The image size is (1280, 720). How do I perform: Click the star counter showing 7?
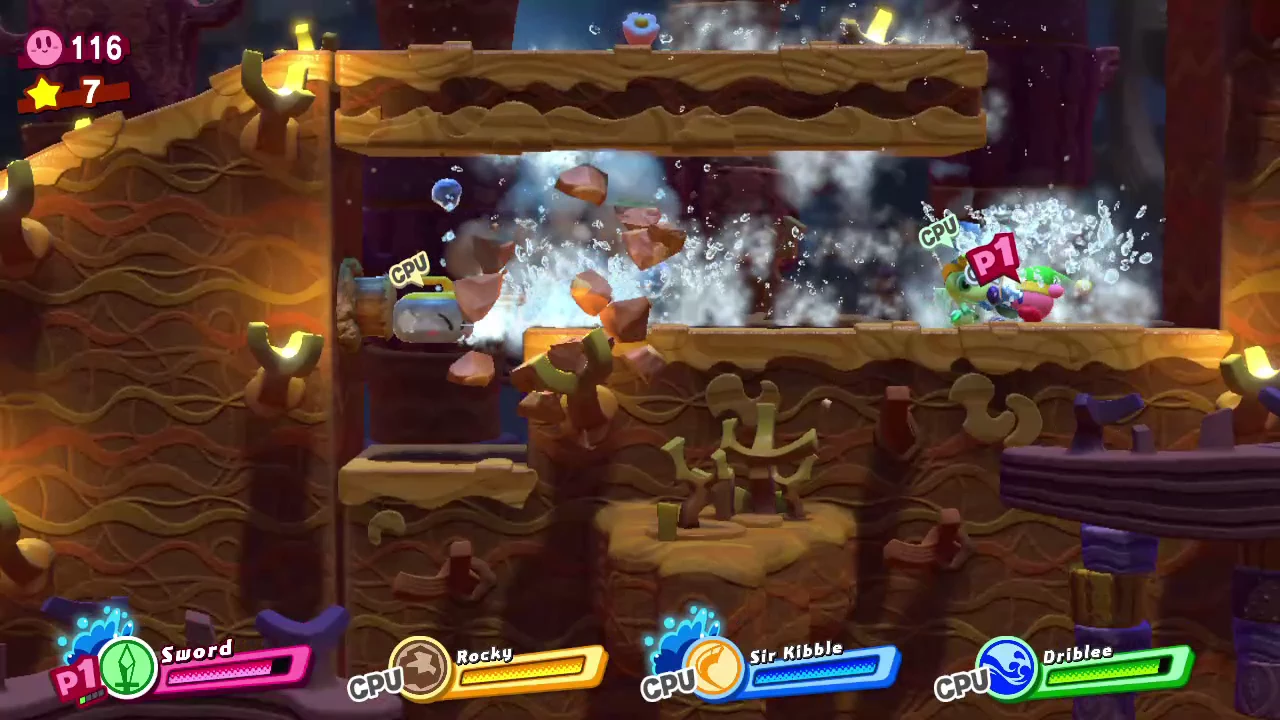click(x=88, y=92)
